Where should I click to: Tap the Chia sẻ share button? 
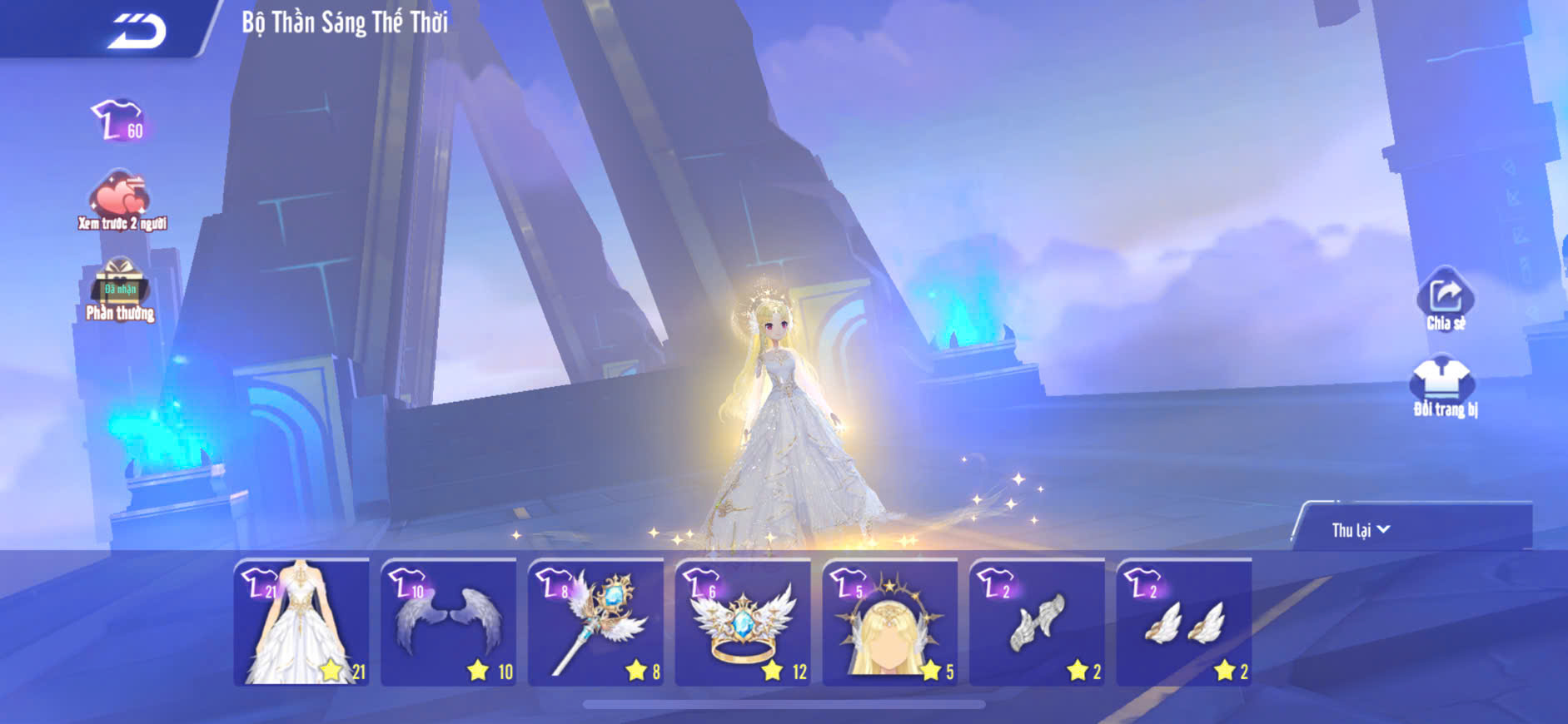pyautogui.click(x=1445, y=300)
